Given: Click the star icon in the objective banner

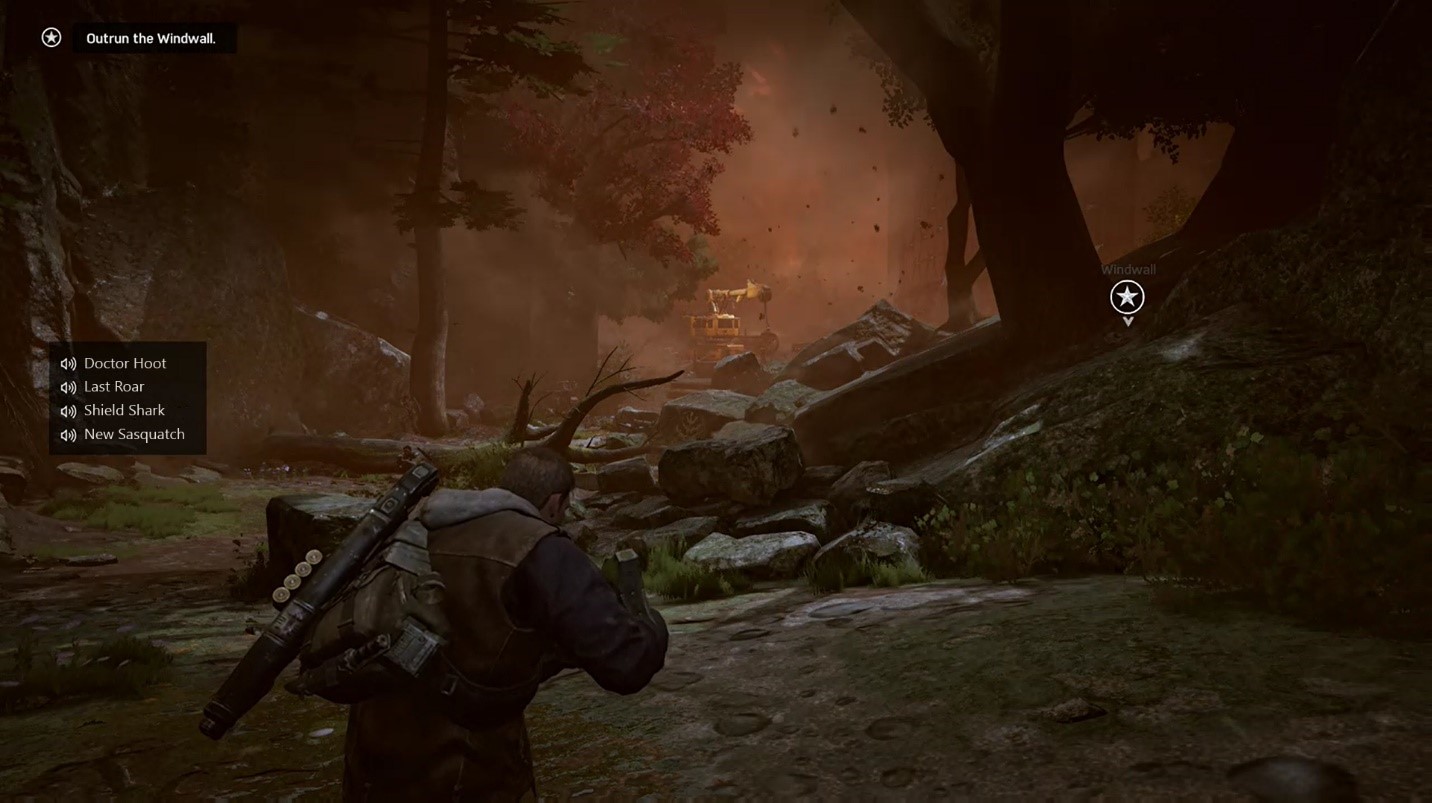Looking at the screenshot, I should 50,37.
